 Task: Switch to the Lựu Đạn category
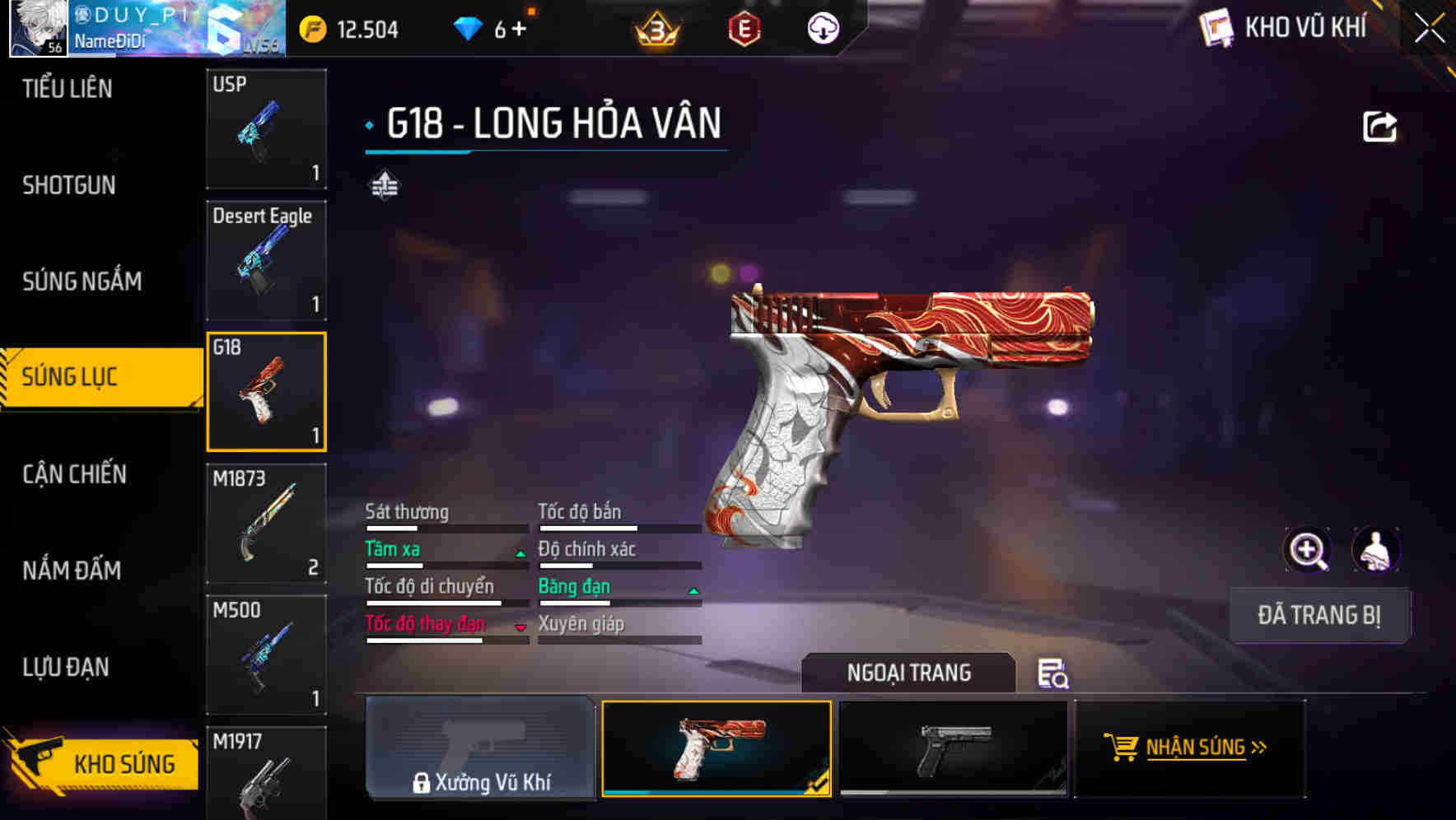tap(66, 667)
